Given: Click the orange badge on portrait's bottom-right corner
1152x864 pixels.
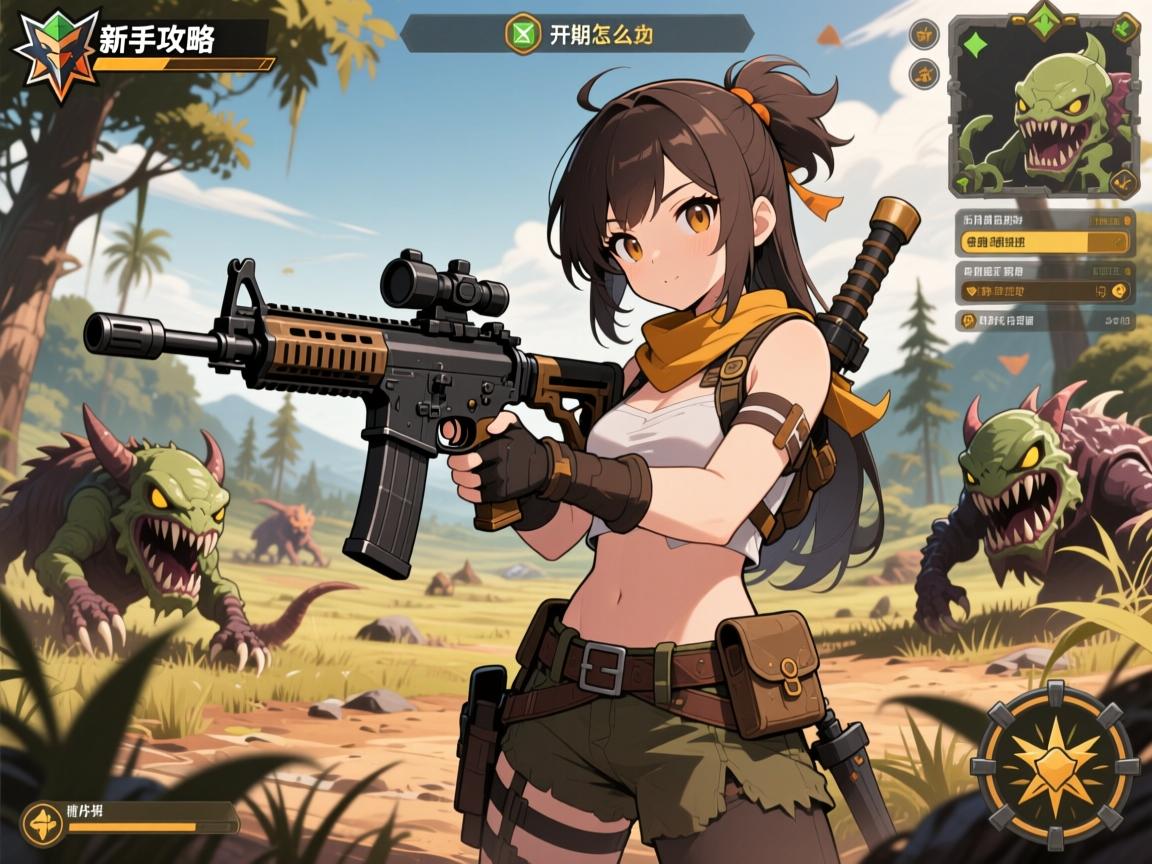Looking at the screenshot, I should [x=1125, y=182].
